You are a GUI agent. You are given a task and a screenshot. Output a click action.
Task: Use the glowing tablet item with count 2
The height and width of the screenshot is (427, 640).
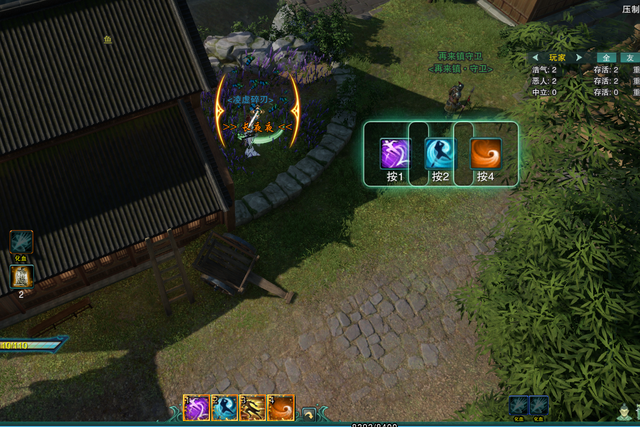[22, 276]
